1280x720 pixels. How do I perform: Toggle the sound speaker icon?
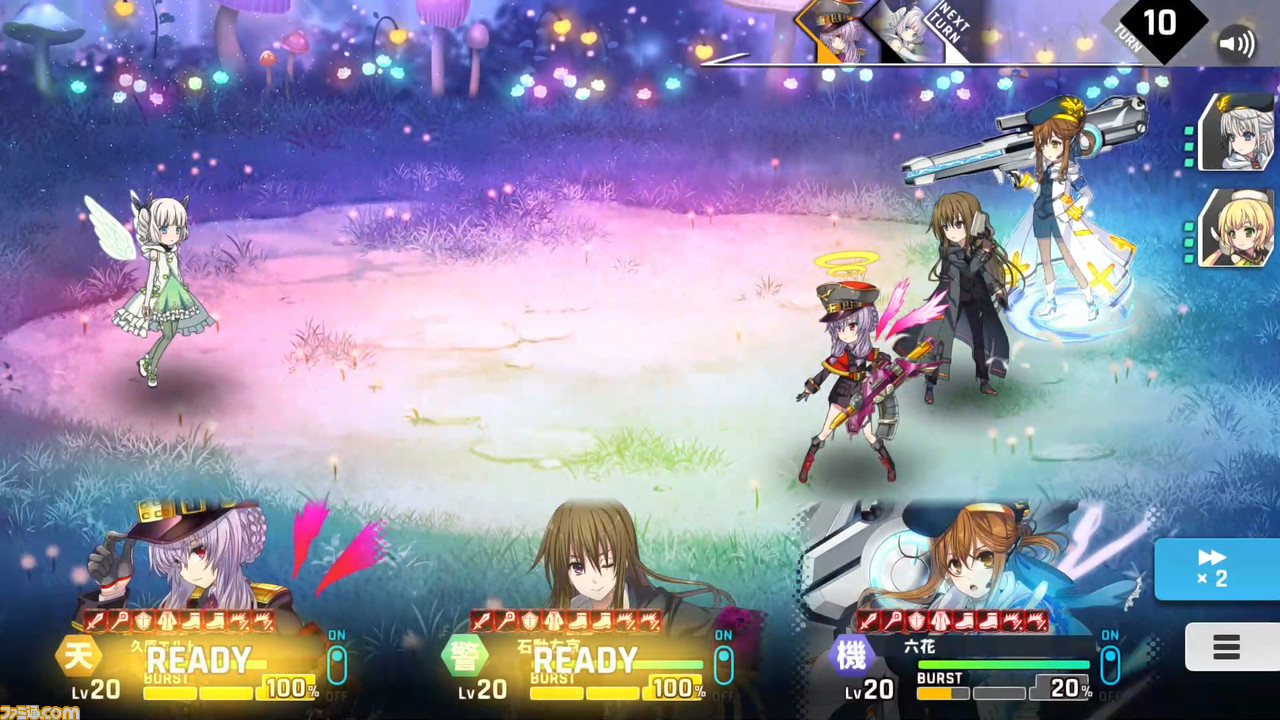pyautogui.click(x=1237, y=46)
